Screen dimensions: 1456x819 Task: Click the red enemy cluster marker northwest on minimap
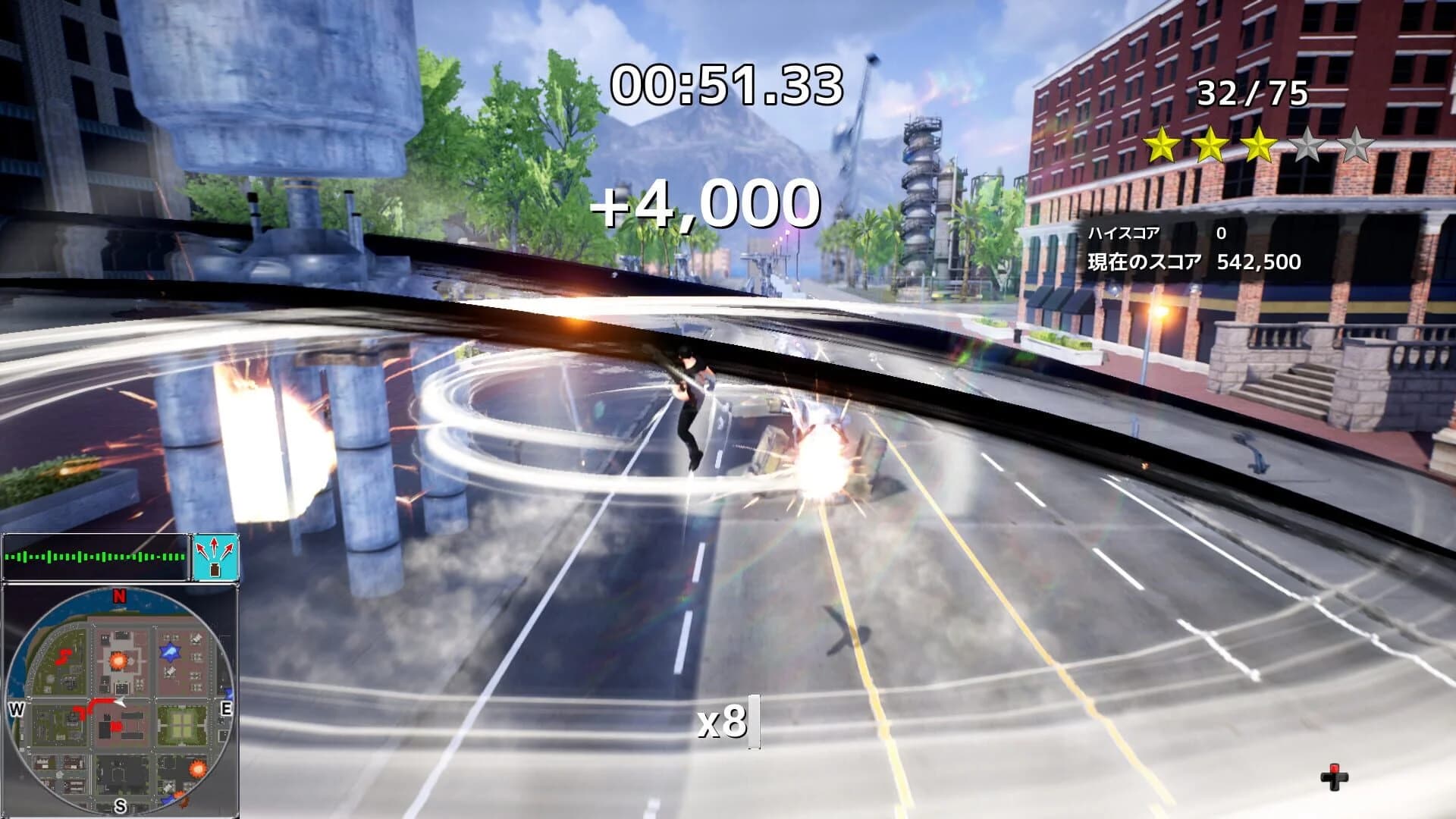pyautogui.click(x=64, y=657)
